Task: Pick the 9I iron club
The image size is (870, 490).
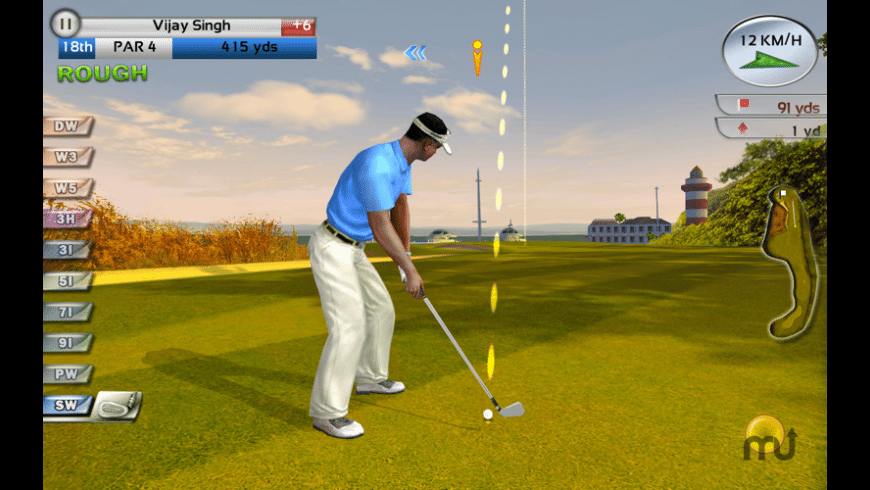Action: pyautogui.click(x=67, y=343)
